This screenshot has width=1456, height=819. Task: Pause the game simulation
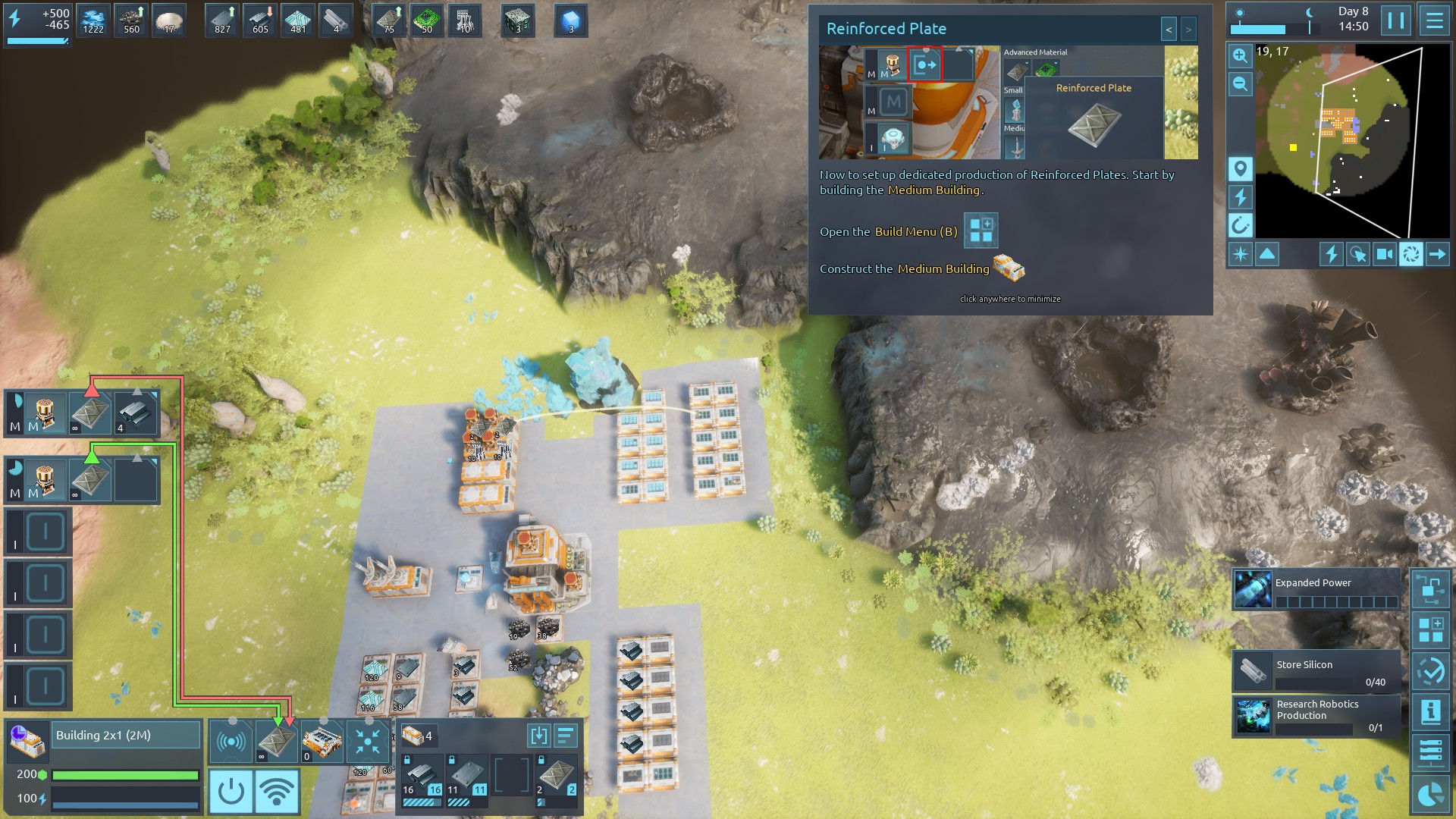point(1395,20)
